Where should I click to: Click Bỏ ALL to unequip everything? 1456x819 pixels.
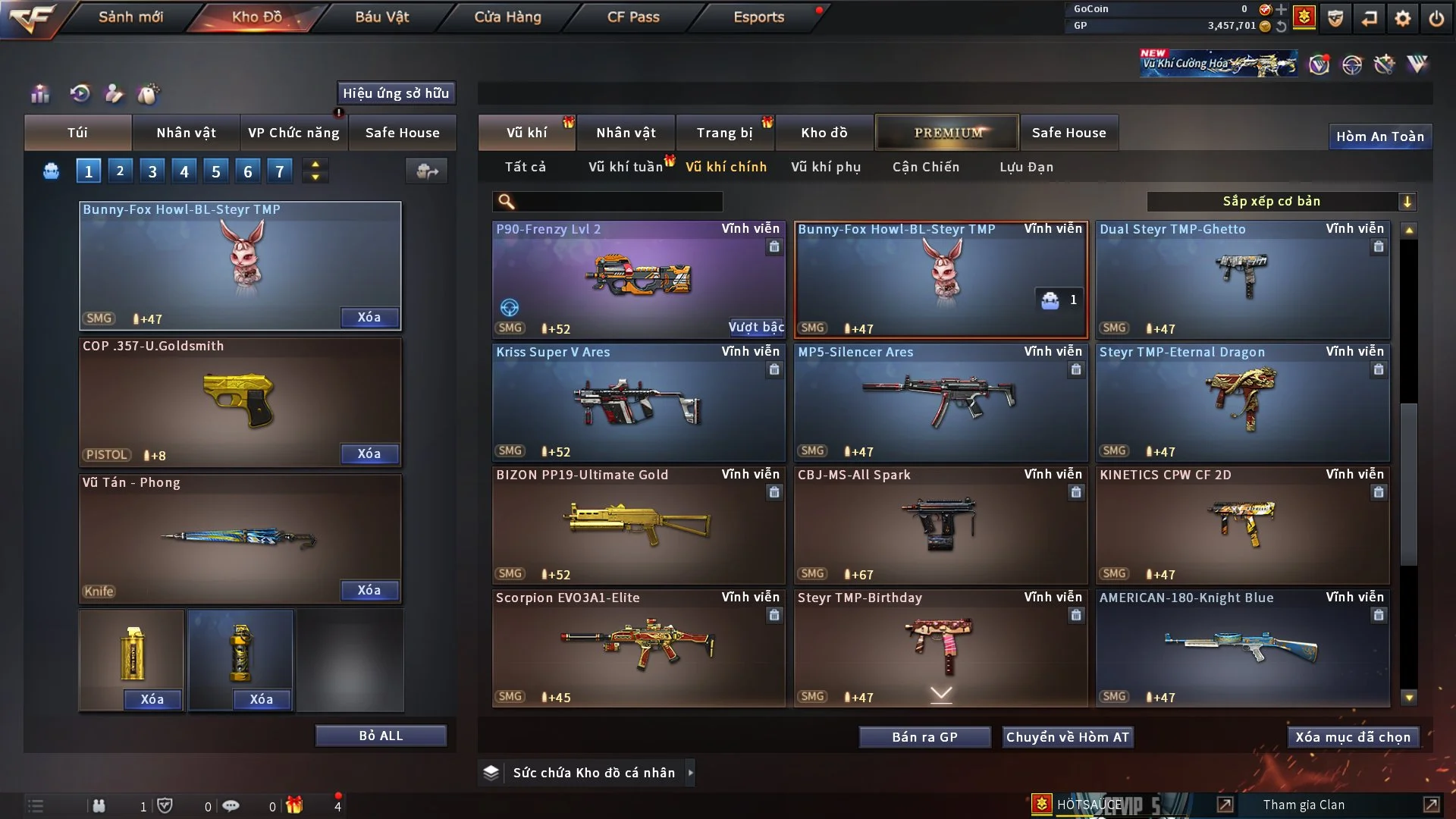click(381, 736)
